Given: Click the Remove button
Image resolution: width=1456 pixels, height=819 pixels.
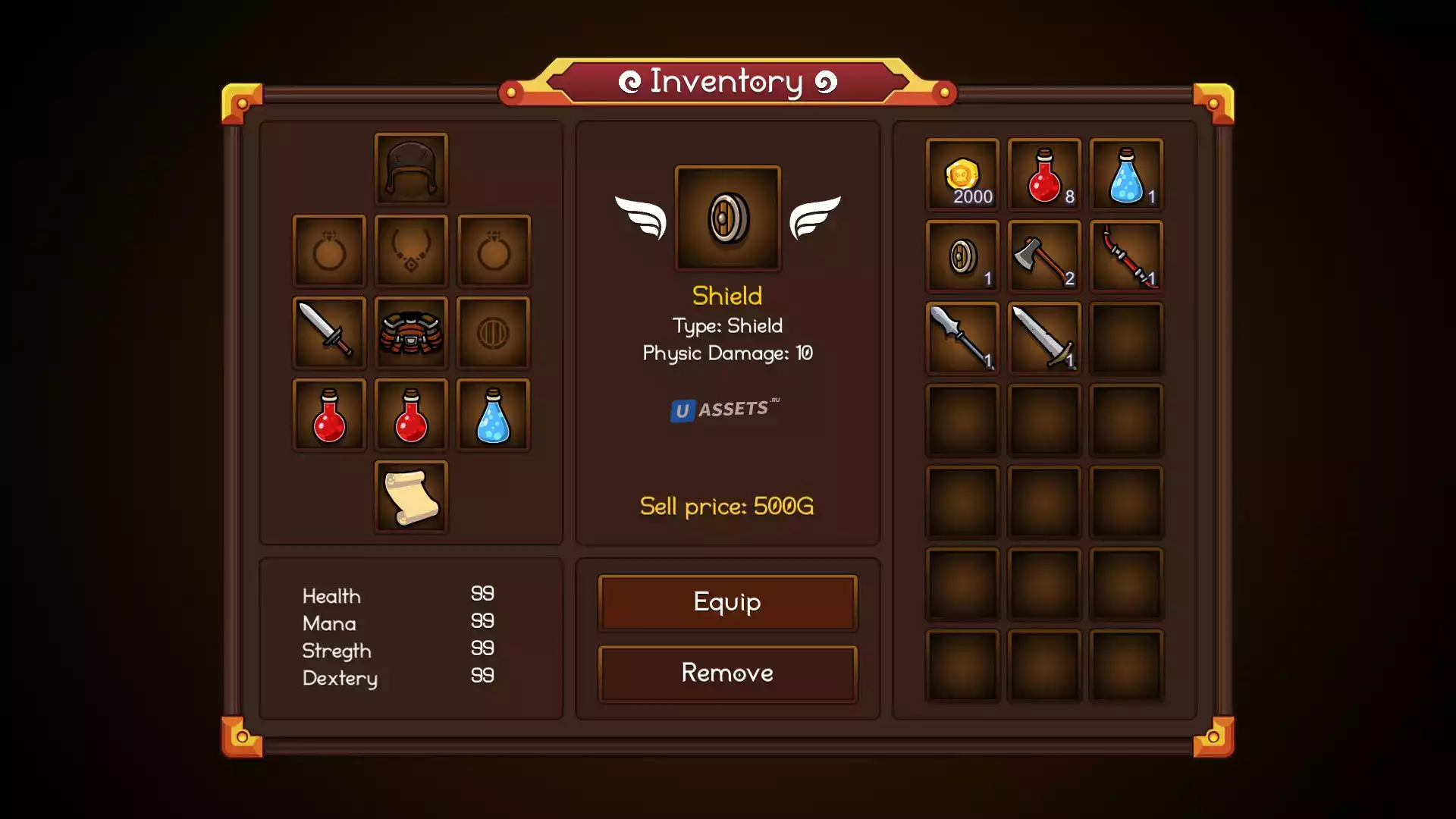Looking at the screenshot, I should coord(727,673).
